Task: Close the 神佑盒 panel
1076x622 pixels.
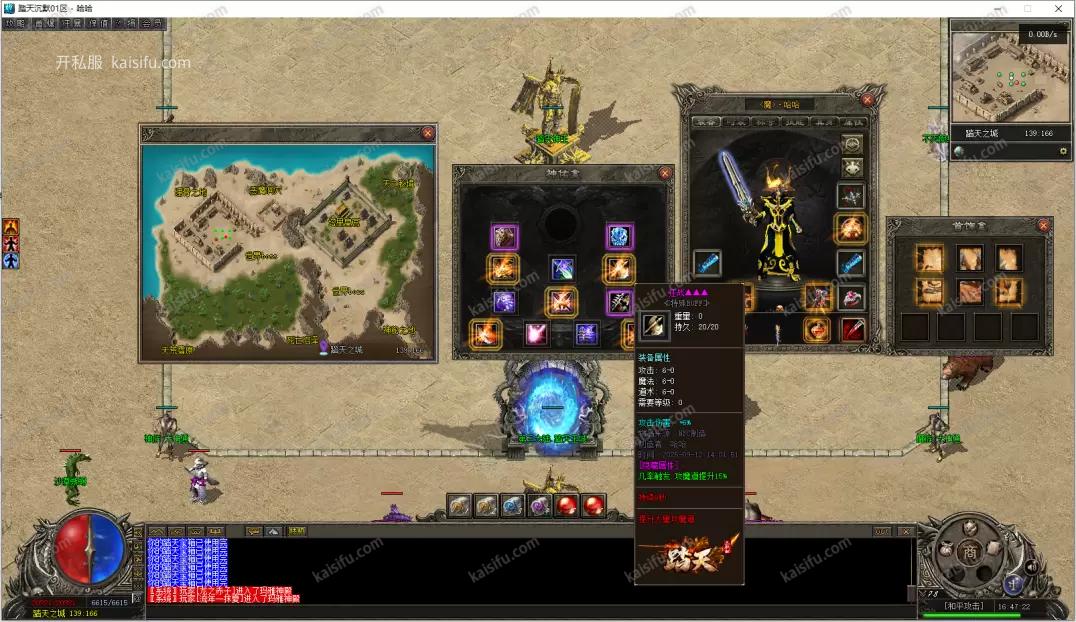Action: pyautogui.click(x=664, y=173)
